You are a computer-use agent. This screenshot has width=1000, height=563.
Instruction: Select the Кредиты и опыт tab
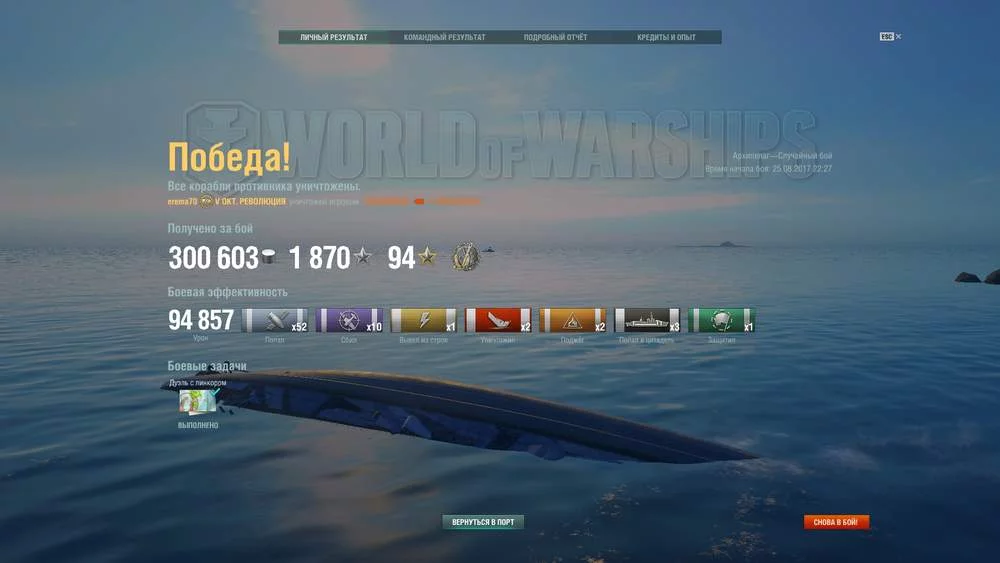pyautogui.click(x=666, y=38)
